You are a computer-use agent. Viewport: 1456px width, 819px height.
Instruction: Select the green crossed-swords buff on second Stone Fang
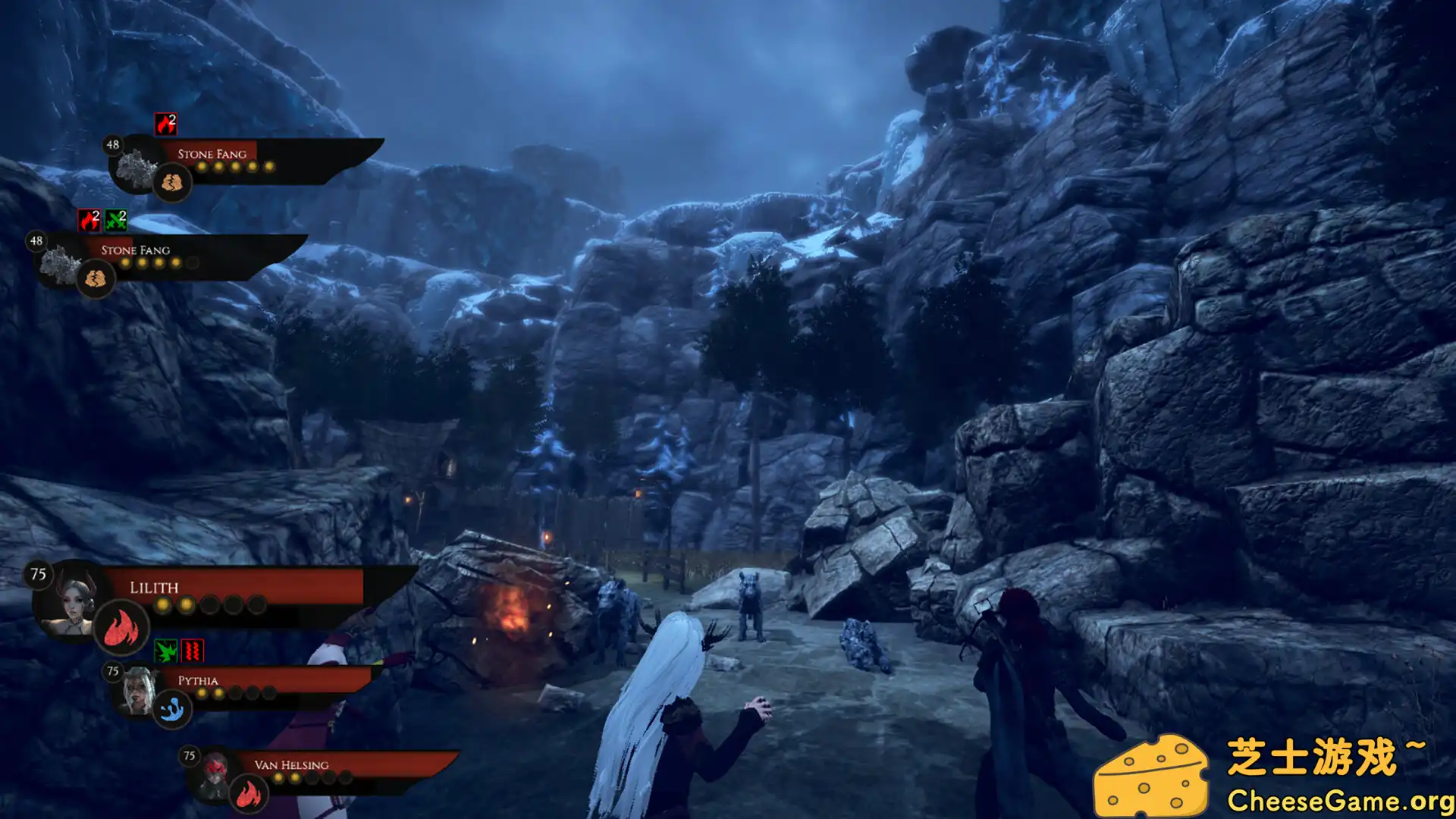click(x=115, y=218)
